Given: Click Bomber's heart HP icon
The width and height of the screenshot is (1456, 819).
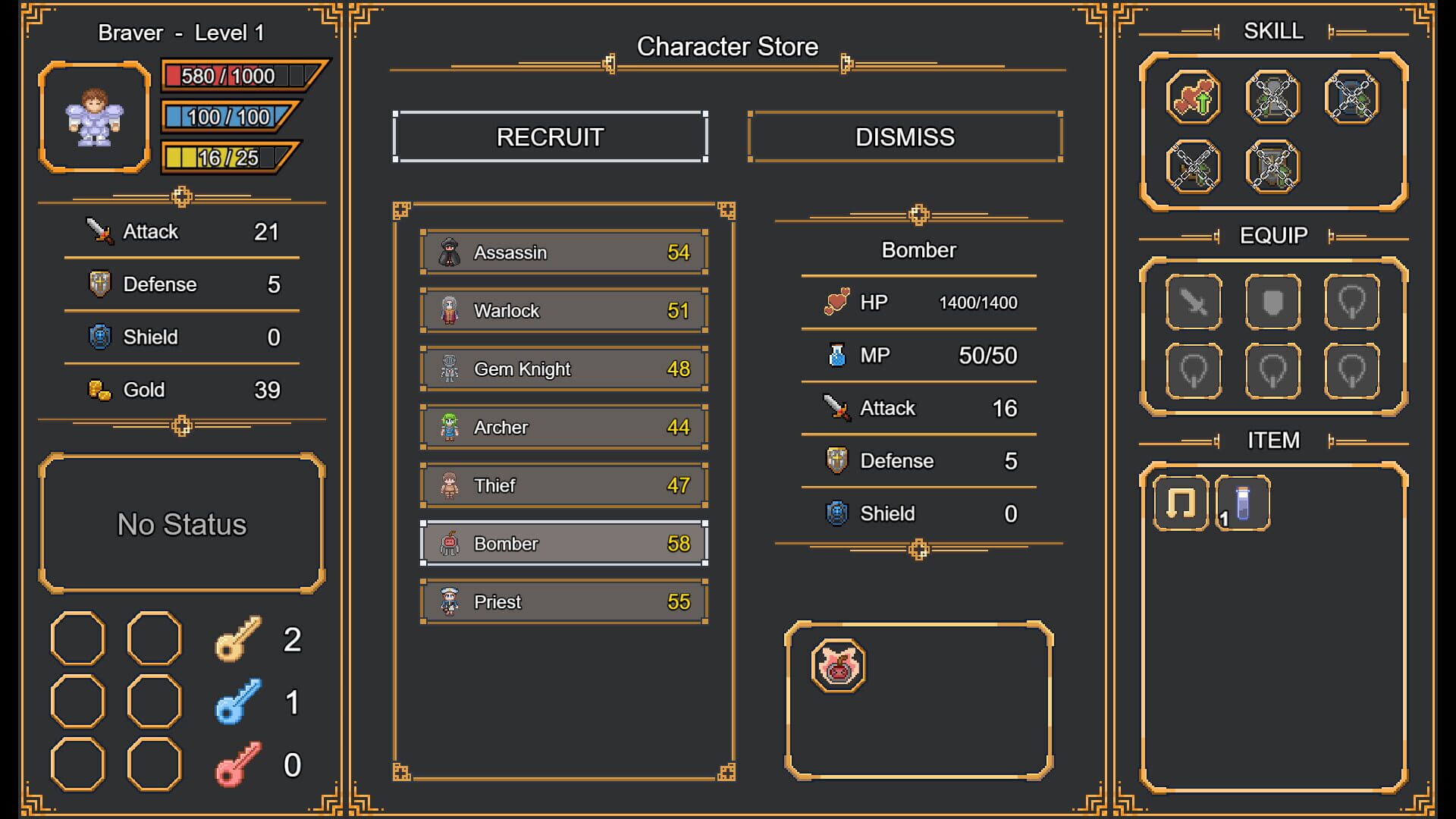Looking at the screenshot, I should [x=836, y=301].
